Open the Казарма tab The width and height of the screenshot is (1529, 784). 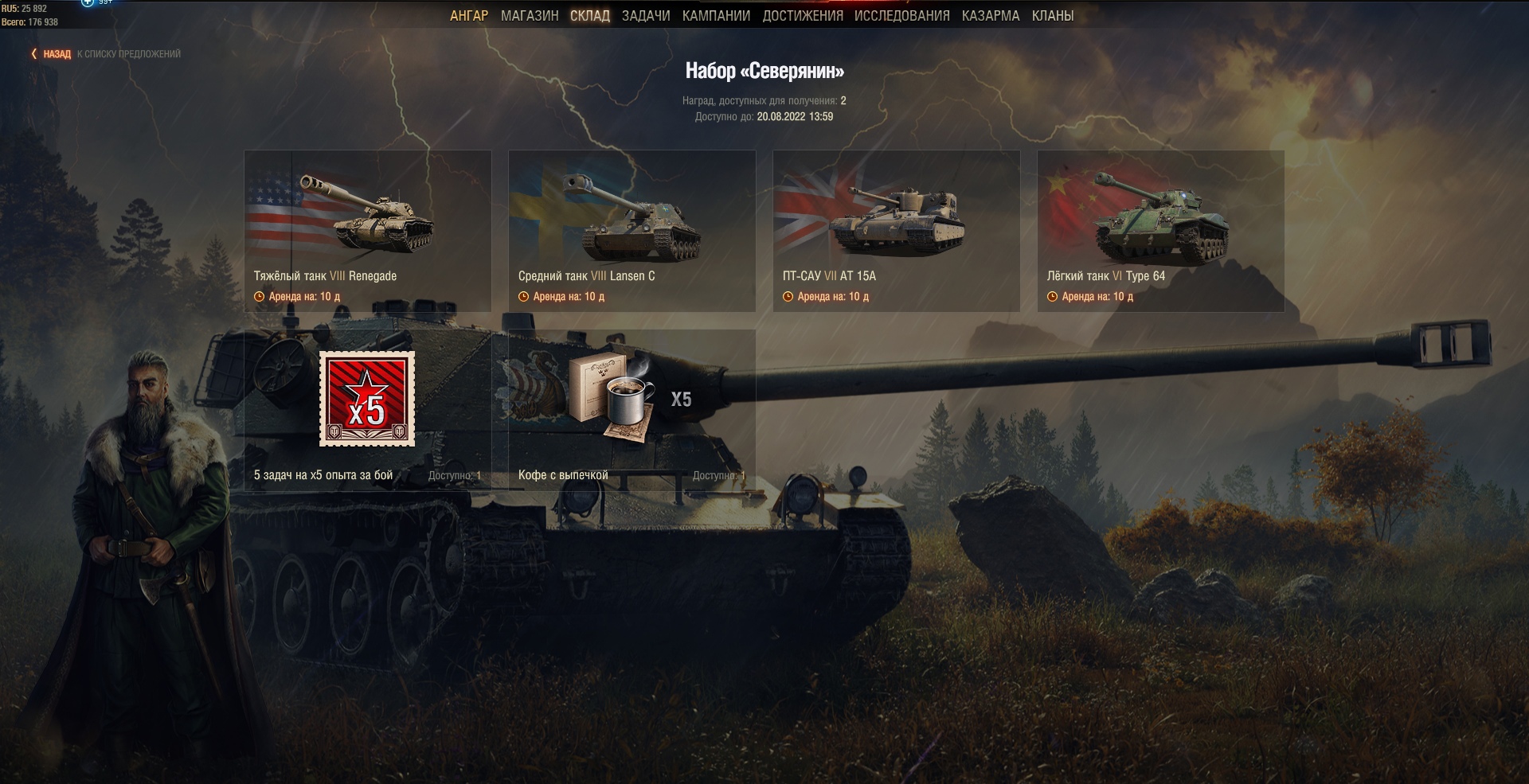tap(991, 16)
